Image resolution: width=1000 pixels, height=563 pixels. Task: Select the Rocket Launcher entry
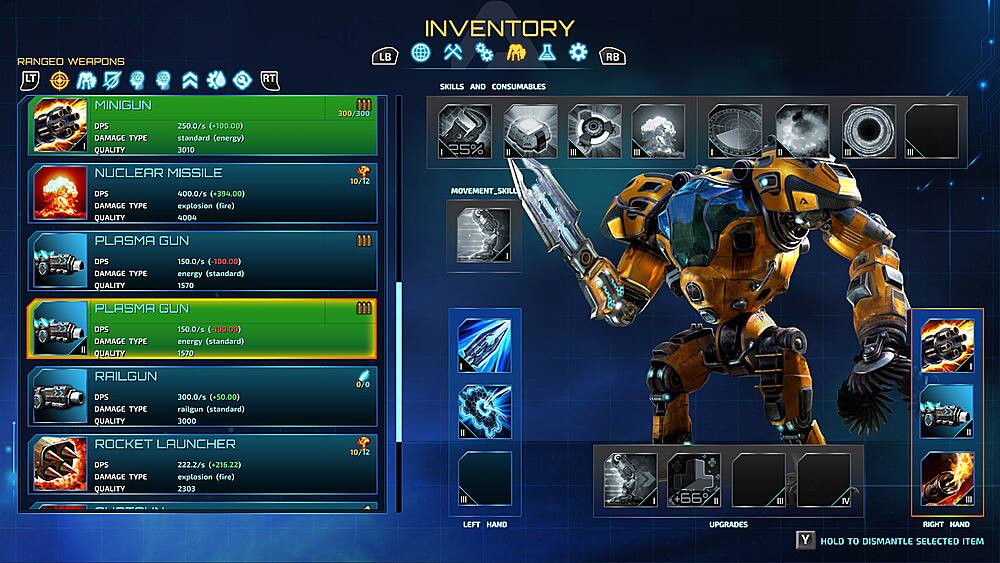pos(202,464)
